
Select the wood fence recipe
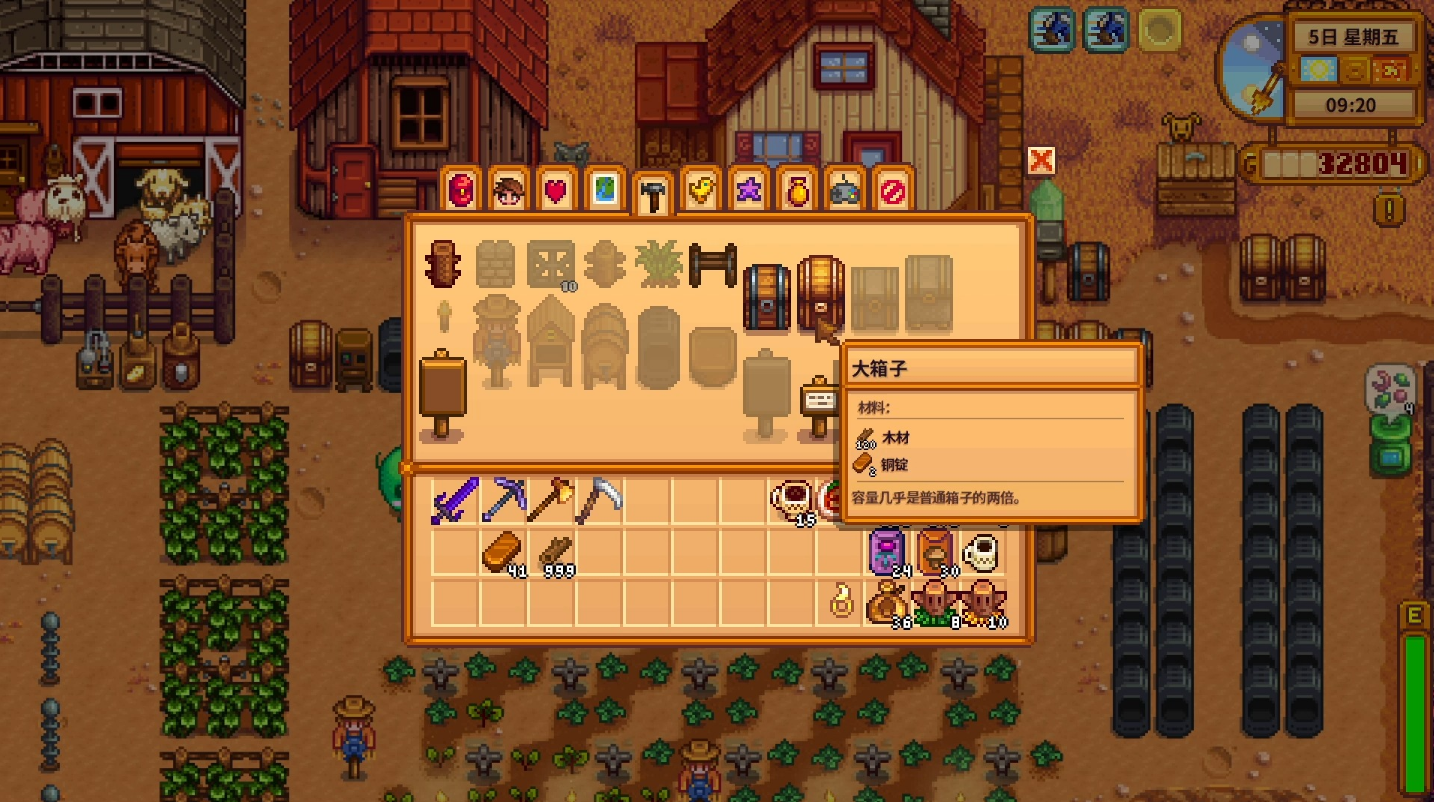coord(712,264)
